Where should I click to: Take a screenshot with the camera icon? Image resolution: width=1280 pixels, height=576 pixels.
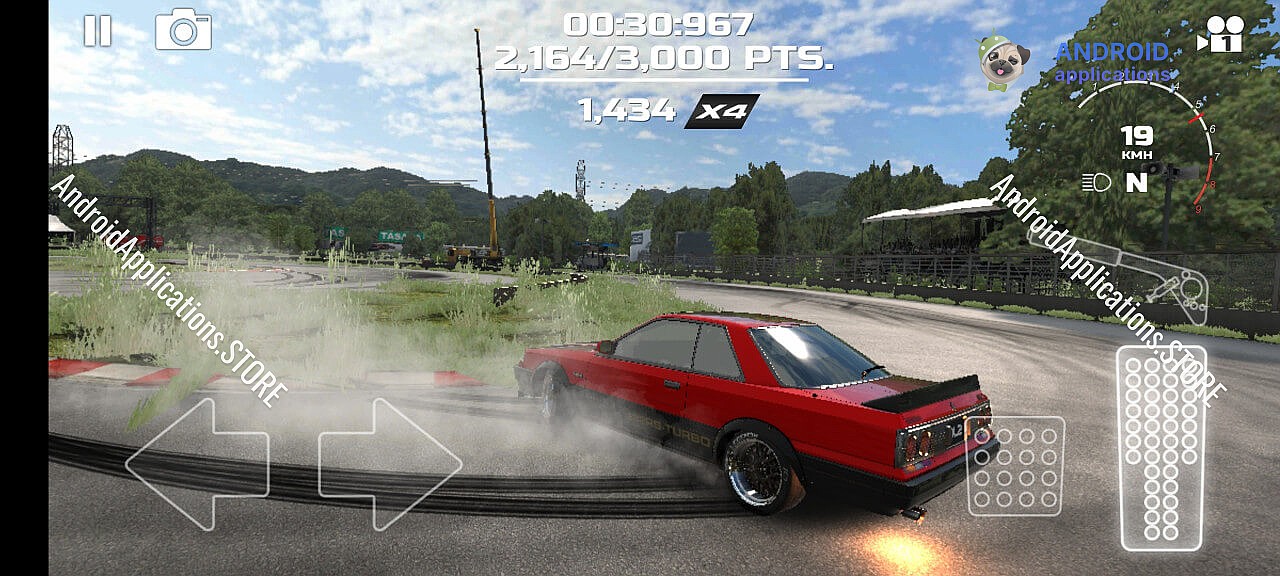click(183, 30)
